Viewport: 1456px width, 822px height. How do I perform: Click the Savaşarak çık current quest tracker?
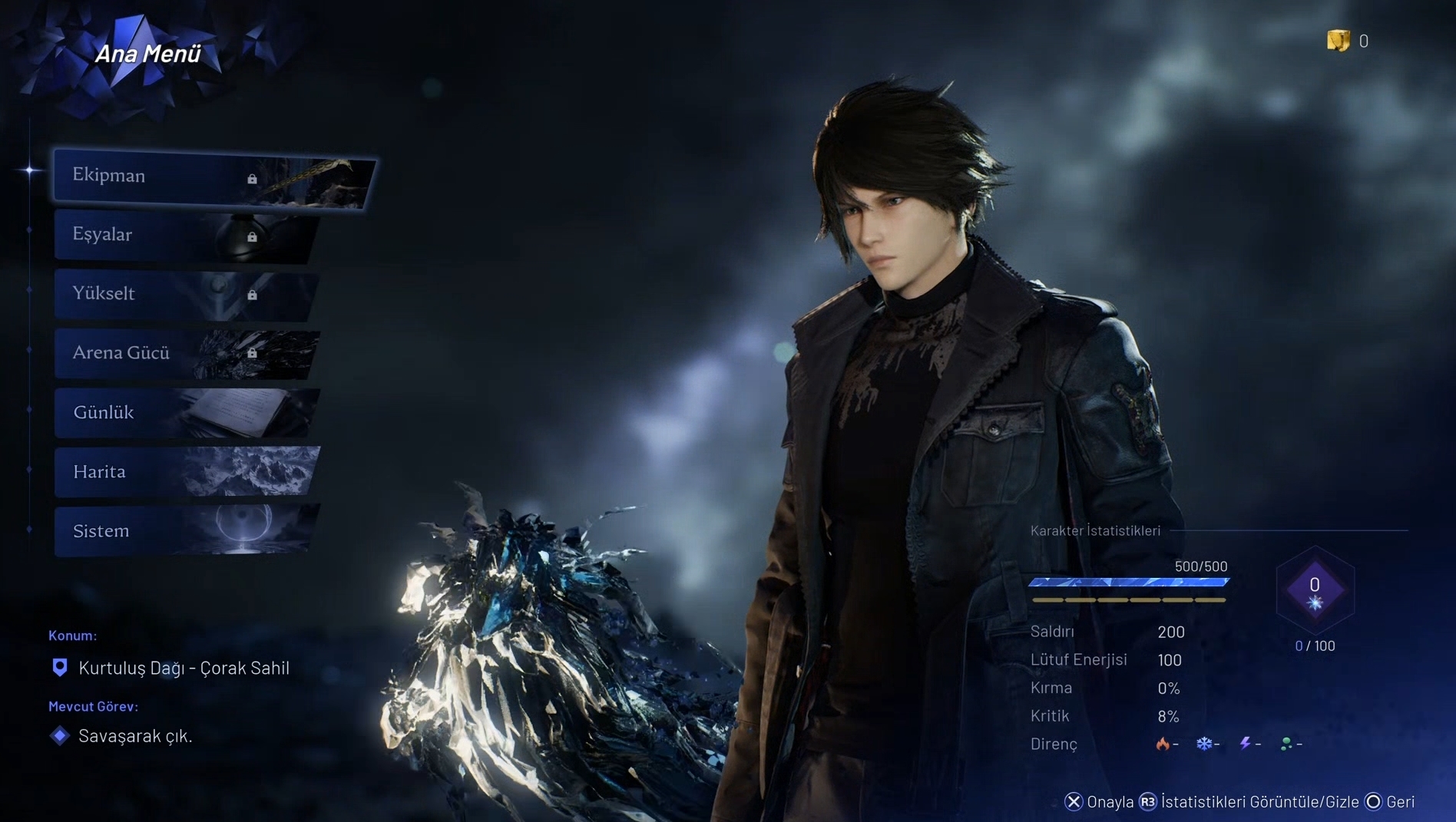point(135,736)
